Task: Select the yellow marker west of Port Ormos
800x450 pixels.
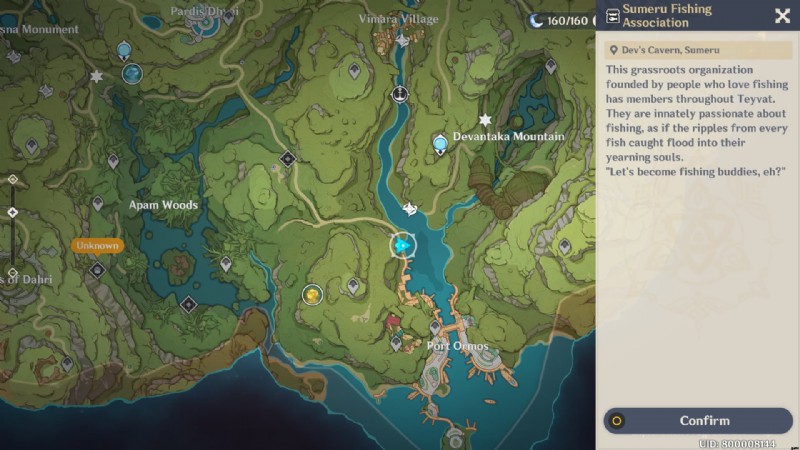Action: 312,294
